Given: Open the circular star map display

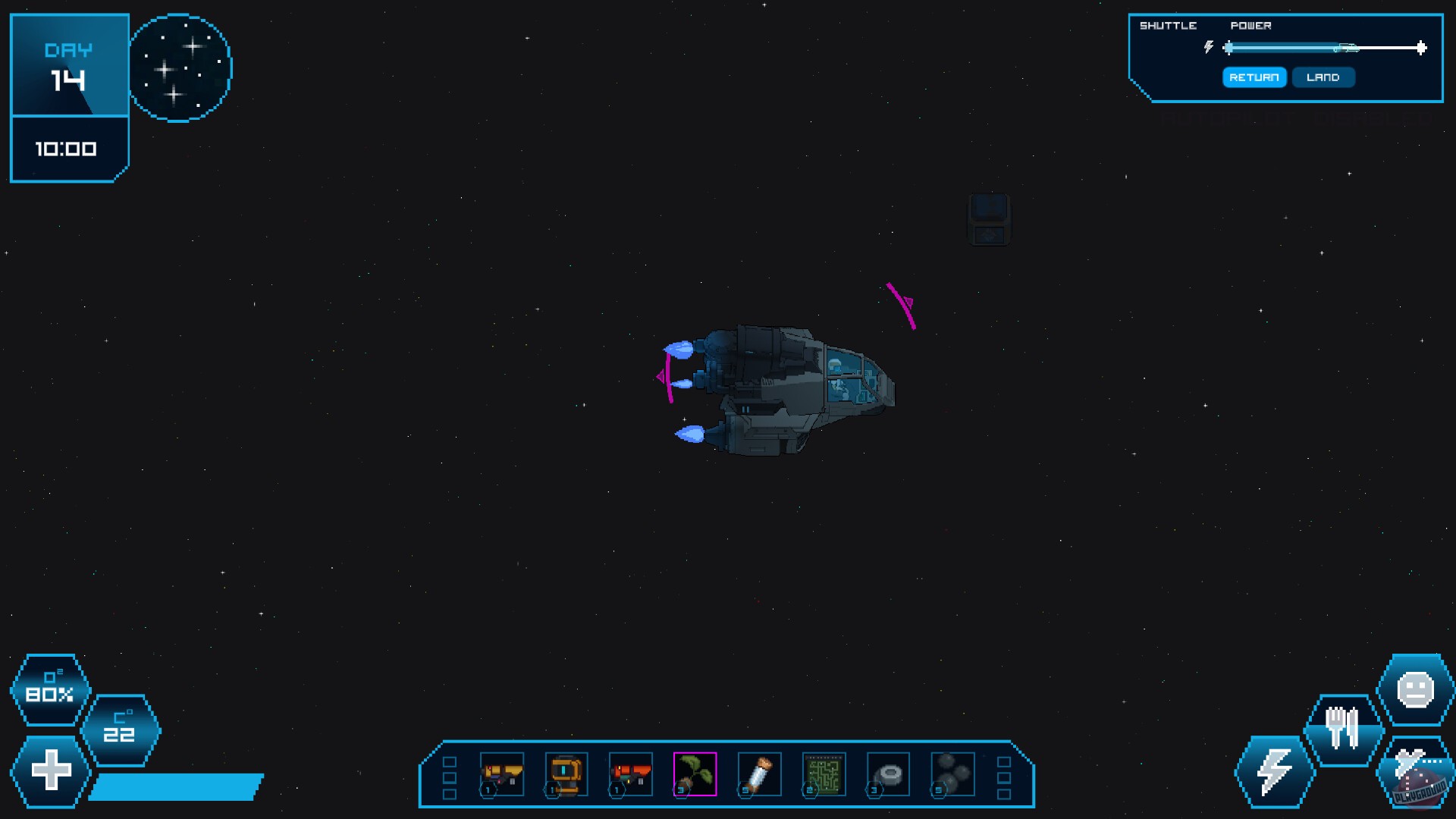Looking at the screenshot, I should click(x=180, y=68).
